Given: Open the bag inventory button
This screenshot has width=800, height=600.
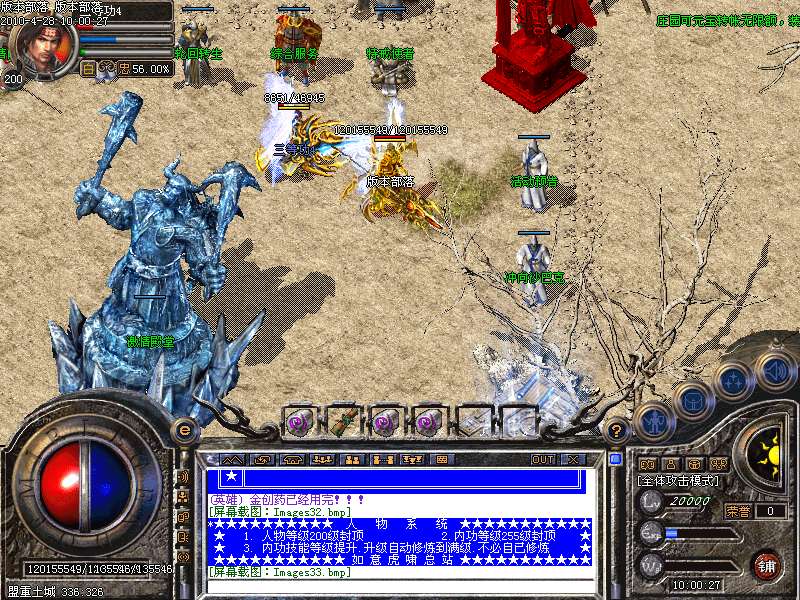Looking at the screenshot, I should [x=692, y=400].
